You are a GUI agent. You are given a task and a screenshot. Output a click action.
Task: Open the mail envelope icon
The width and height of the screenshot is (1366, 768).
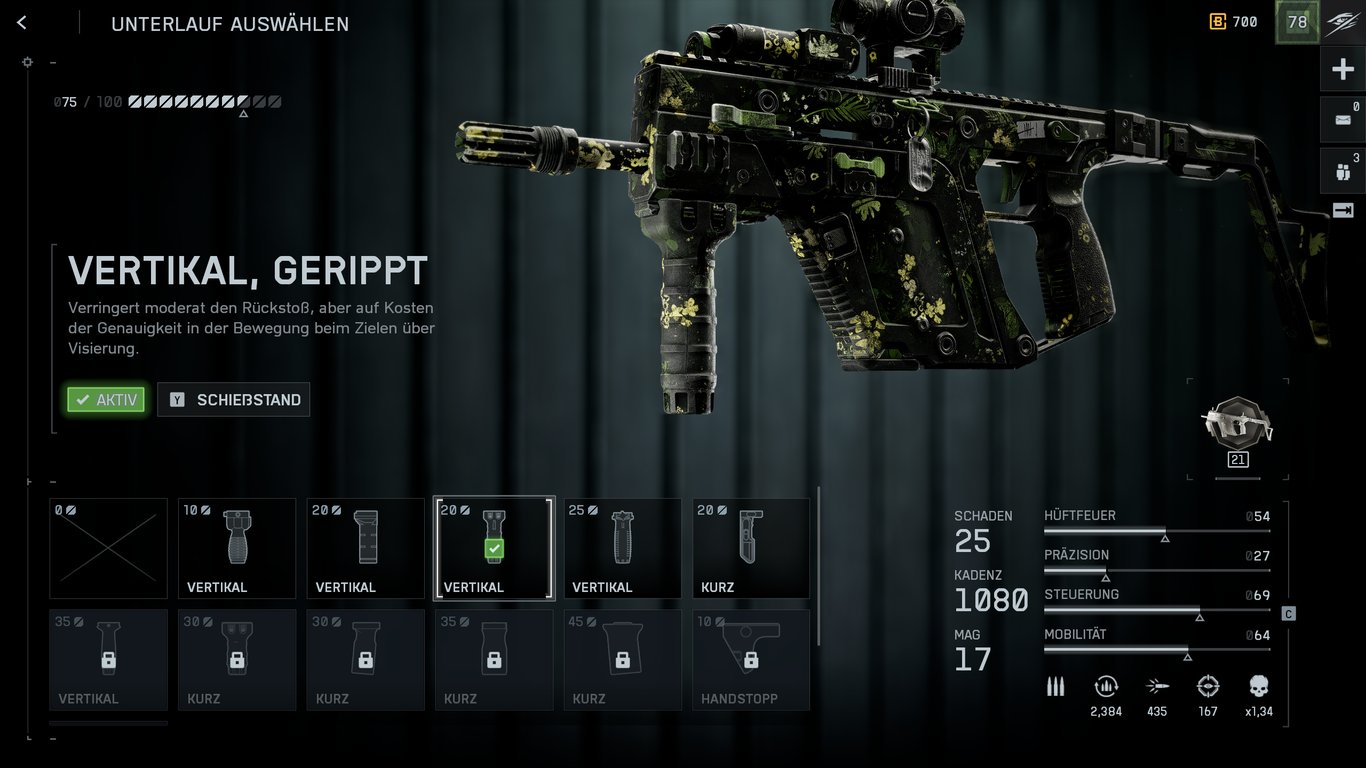pyautogui.click(x=1342, y=119)
